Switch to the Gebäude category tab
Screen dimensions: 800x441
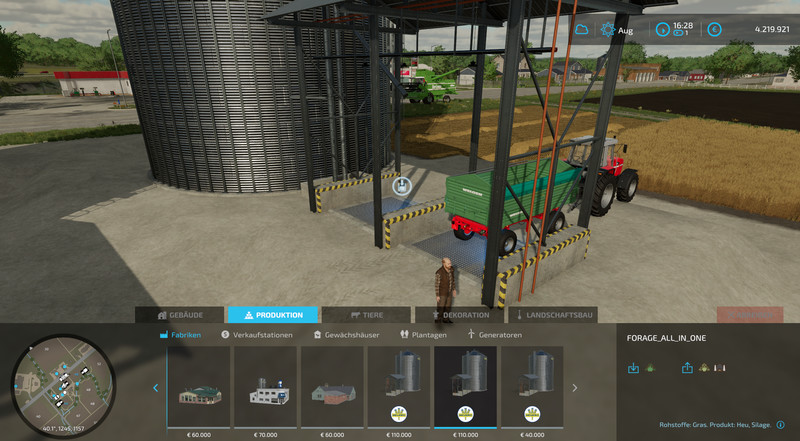coord(180,315)
